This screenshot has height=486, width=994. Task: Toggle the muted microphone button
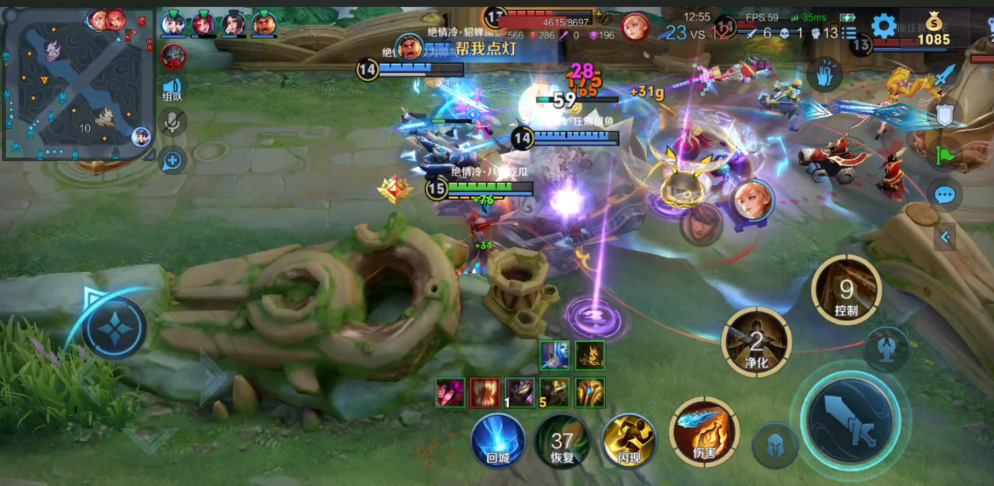pyautogui.click(x=173, y=123)
